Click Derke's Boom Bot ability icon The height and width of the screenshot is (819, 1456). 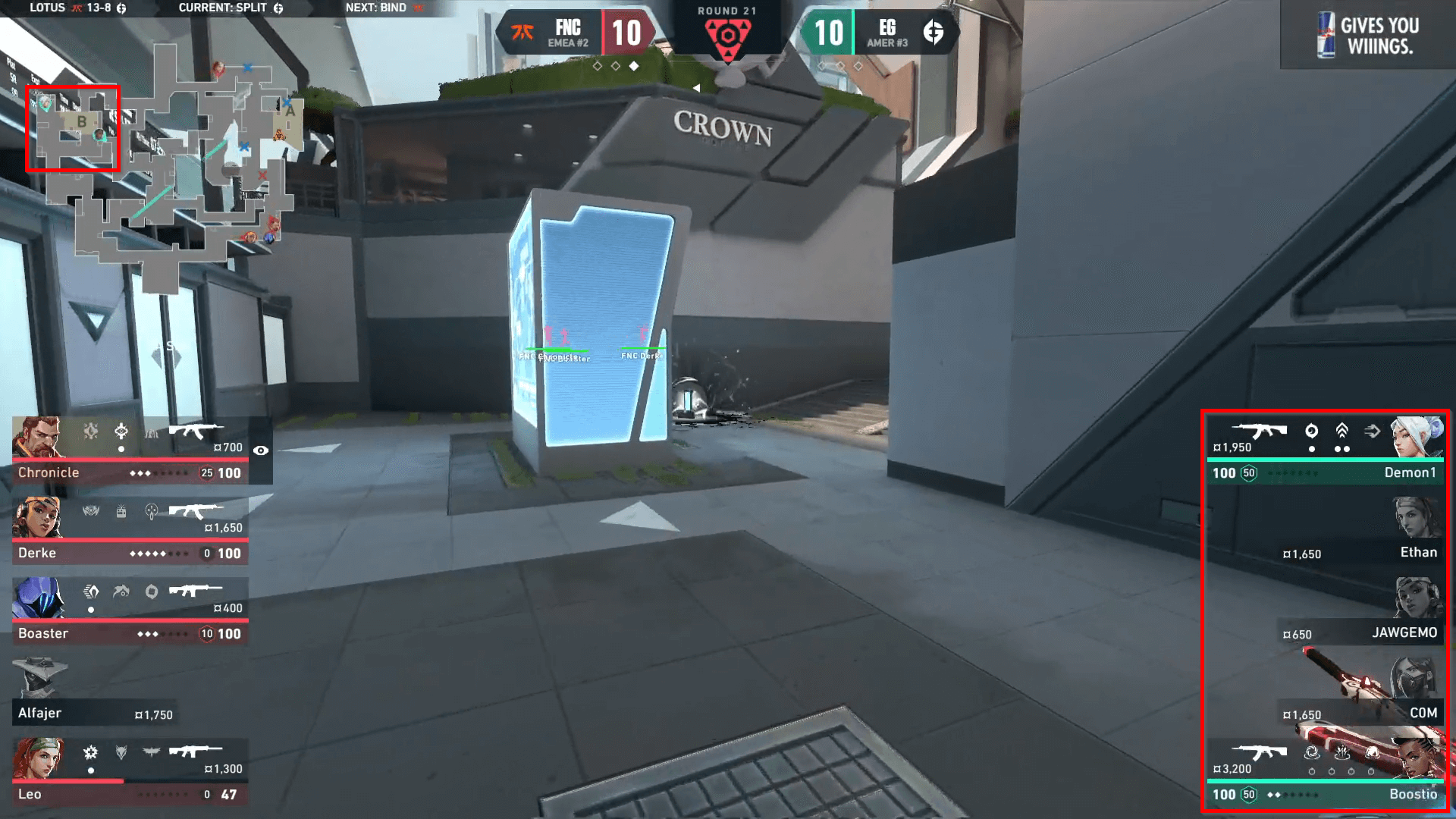click(x=121, y=511)
